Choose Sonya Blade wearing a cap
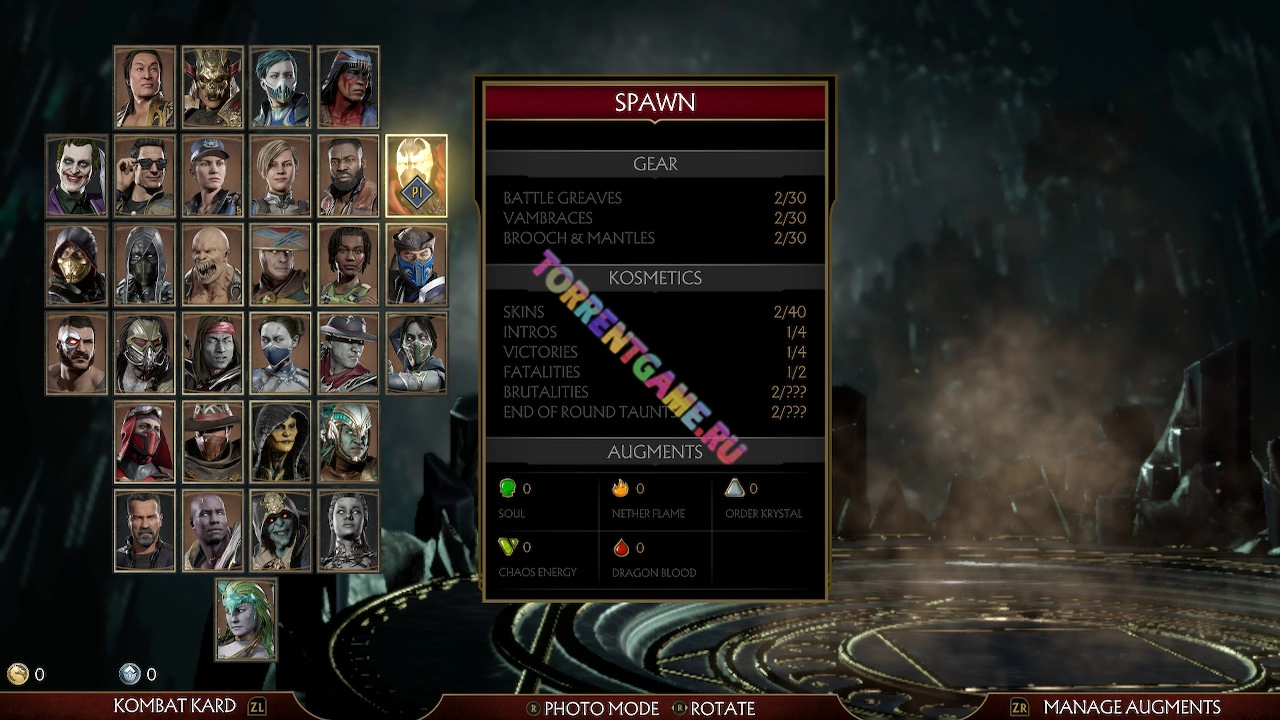The width and height of the screenshot is (1280, 720). pos(212,176)
